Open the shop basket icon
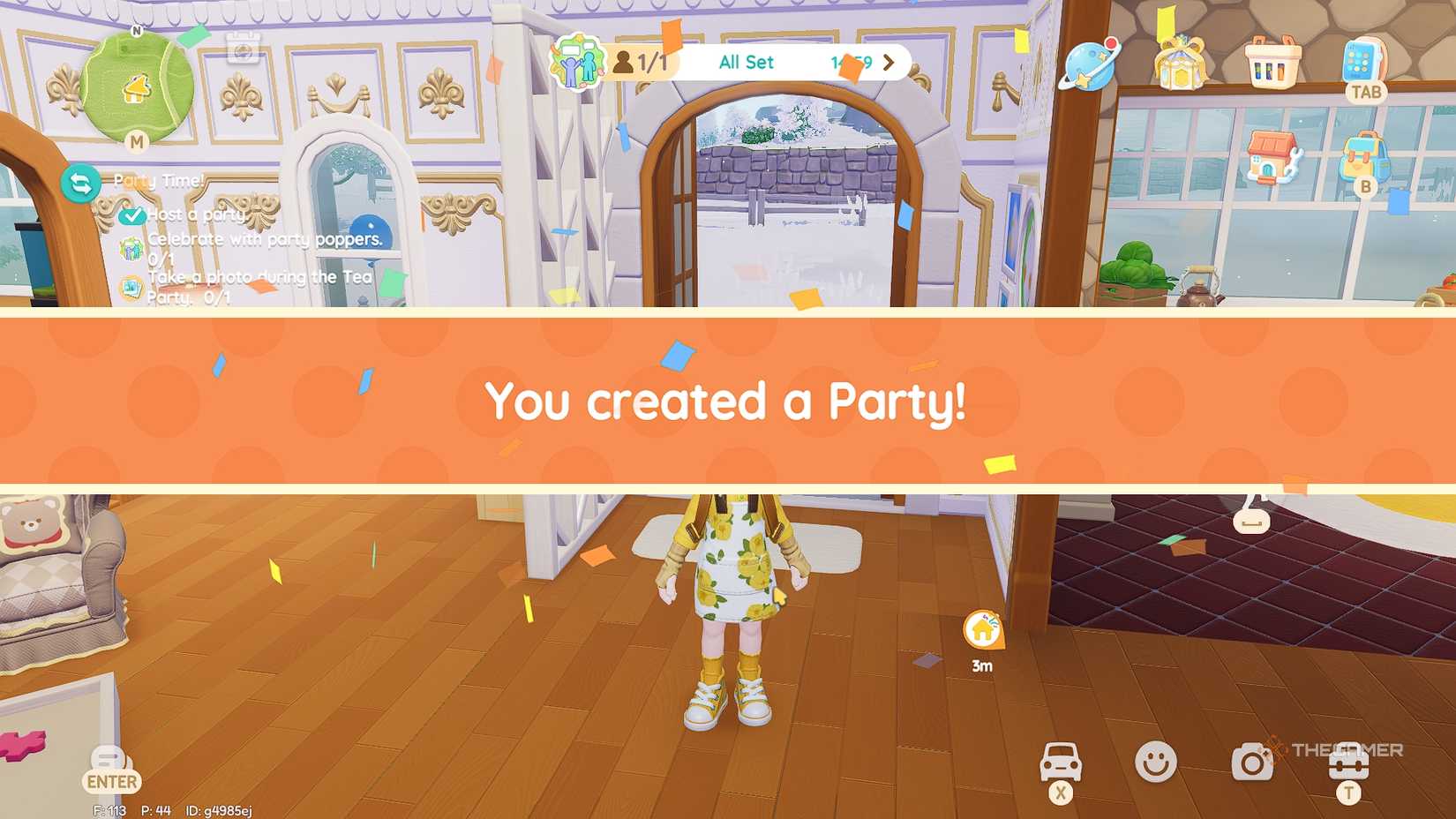 1272,64
